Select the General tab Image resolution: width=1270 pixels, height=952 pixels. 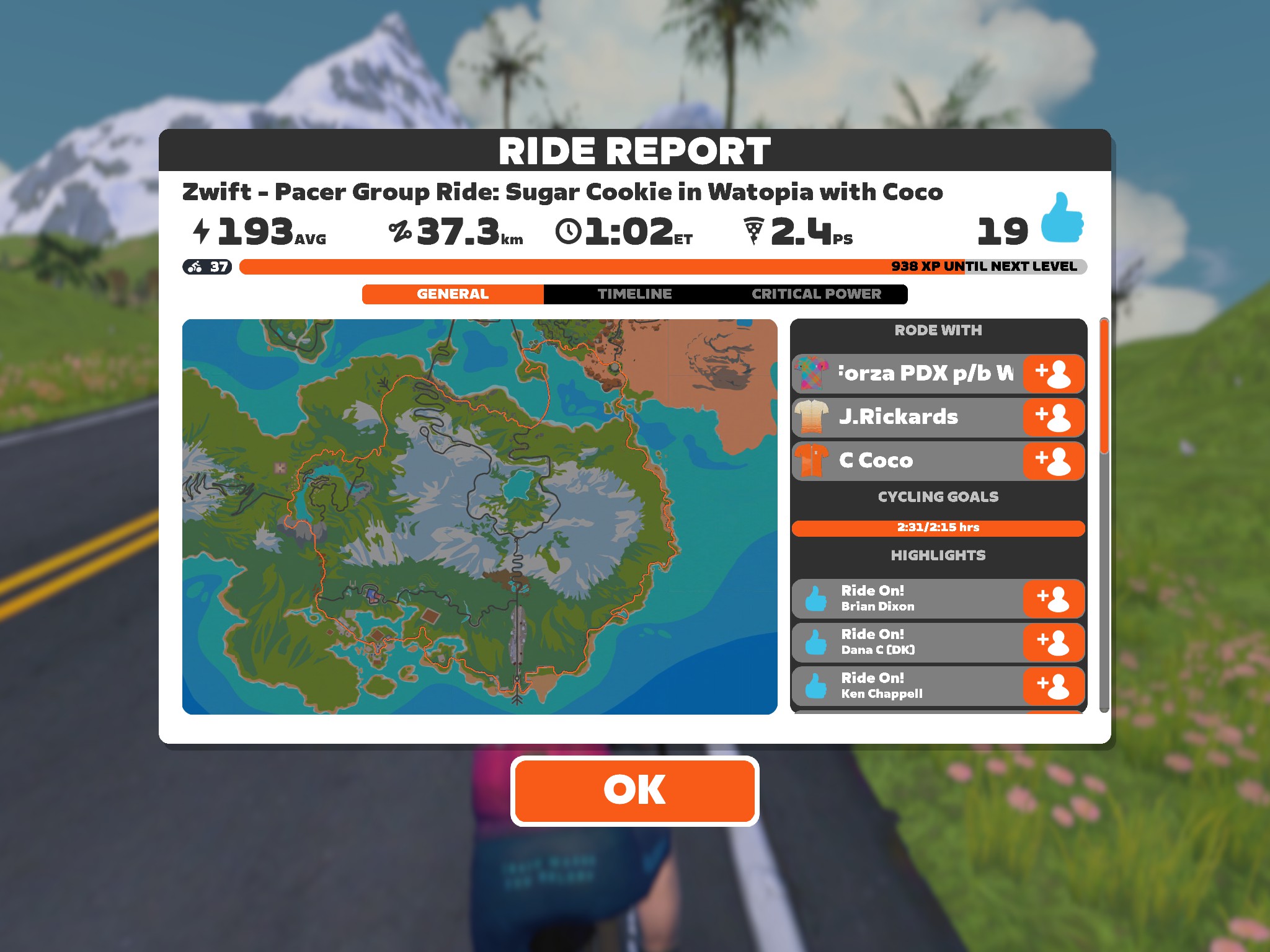point(453,294)
